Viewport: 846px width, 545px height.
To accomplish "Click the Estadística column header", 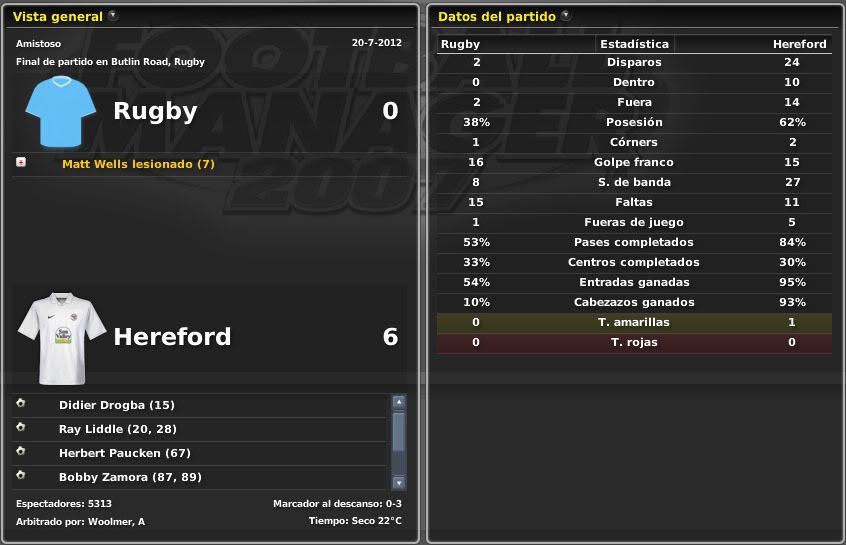I will 634,44.
